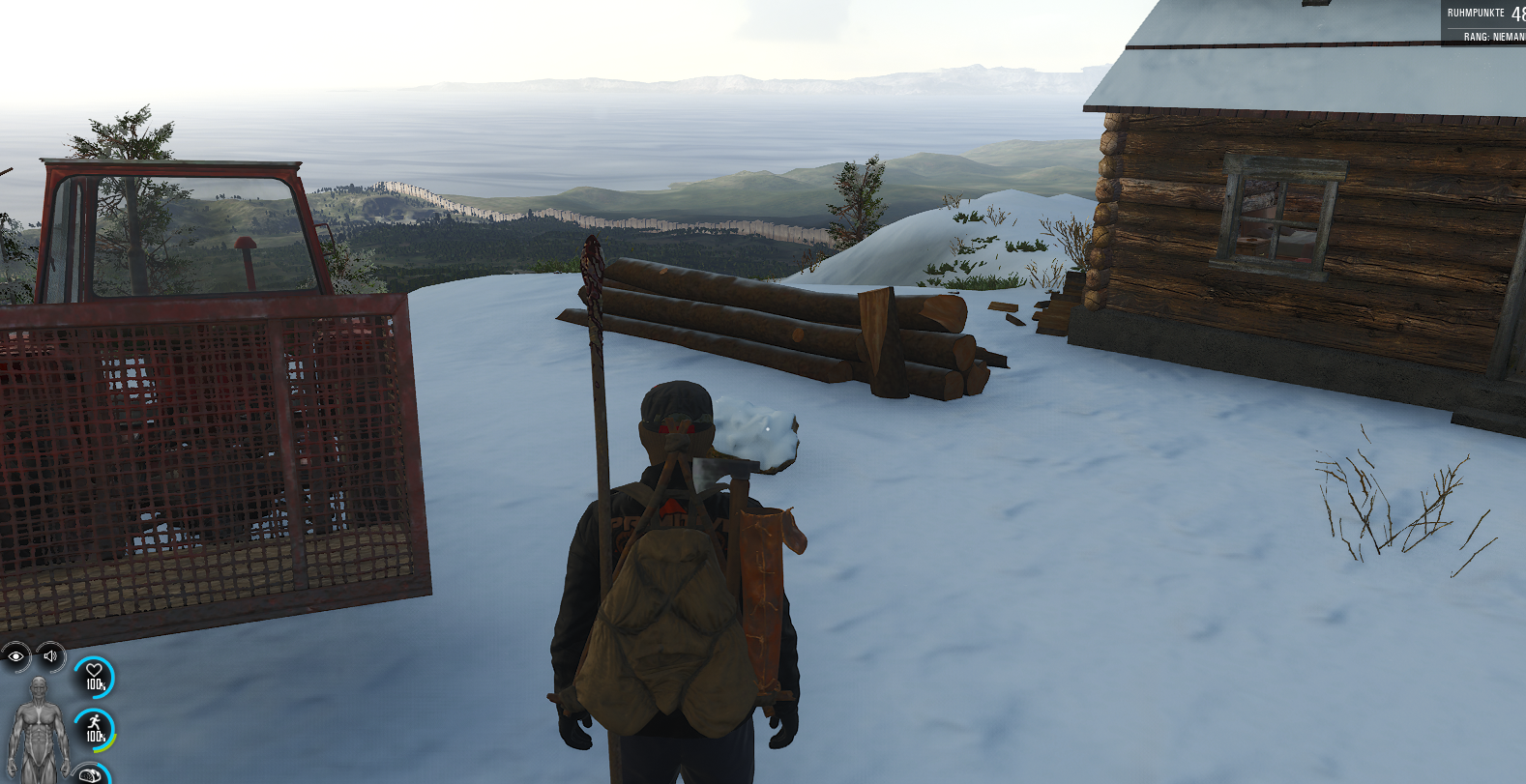Screen dimensions: 1526x784
Task: Click the eye visibility indicator icon
Action: click(15, 656)
